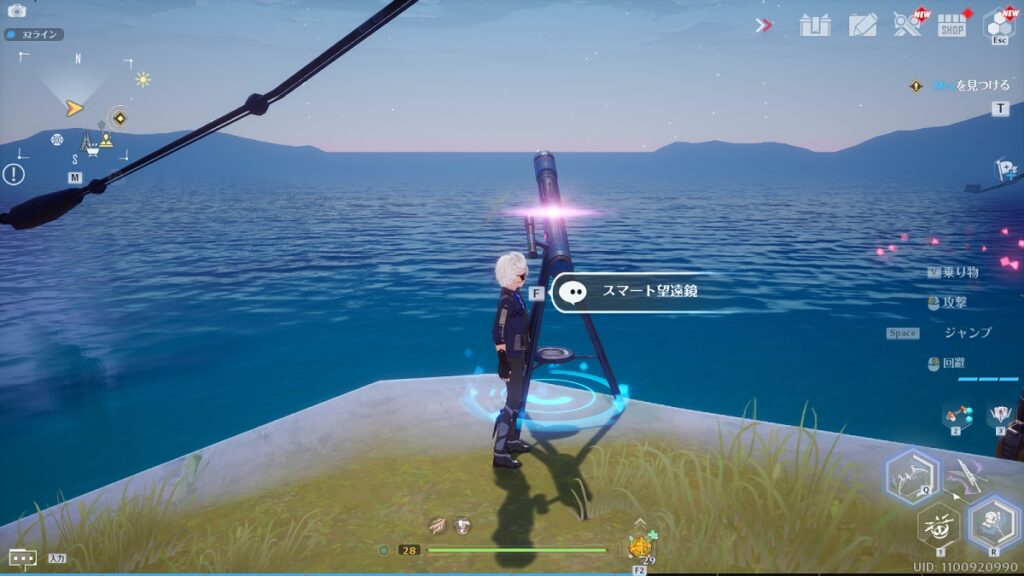This screenshot has width=1024, height=576.
Task: Open the hexagon main menu icon
Action: coord(998,24)
